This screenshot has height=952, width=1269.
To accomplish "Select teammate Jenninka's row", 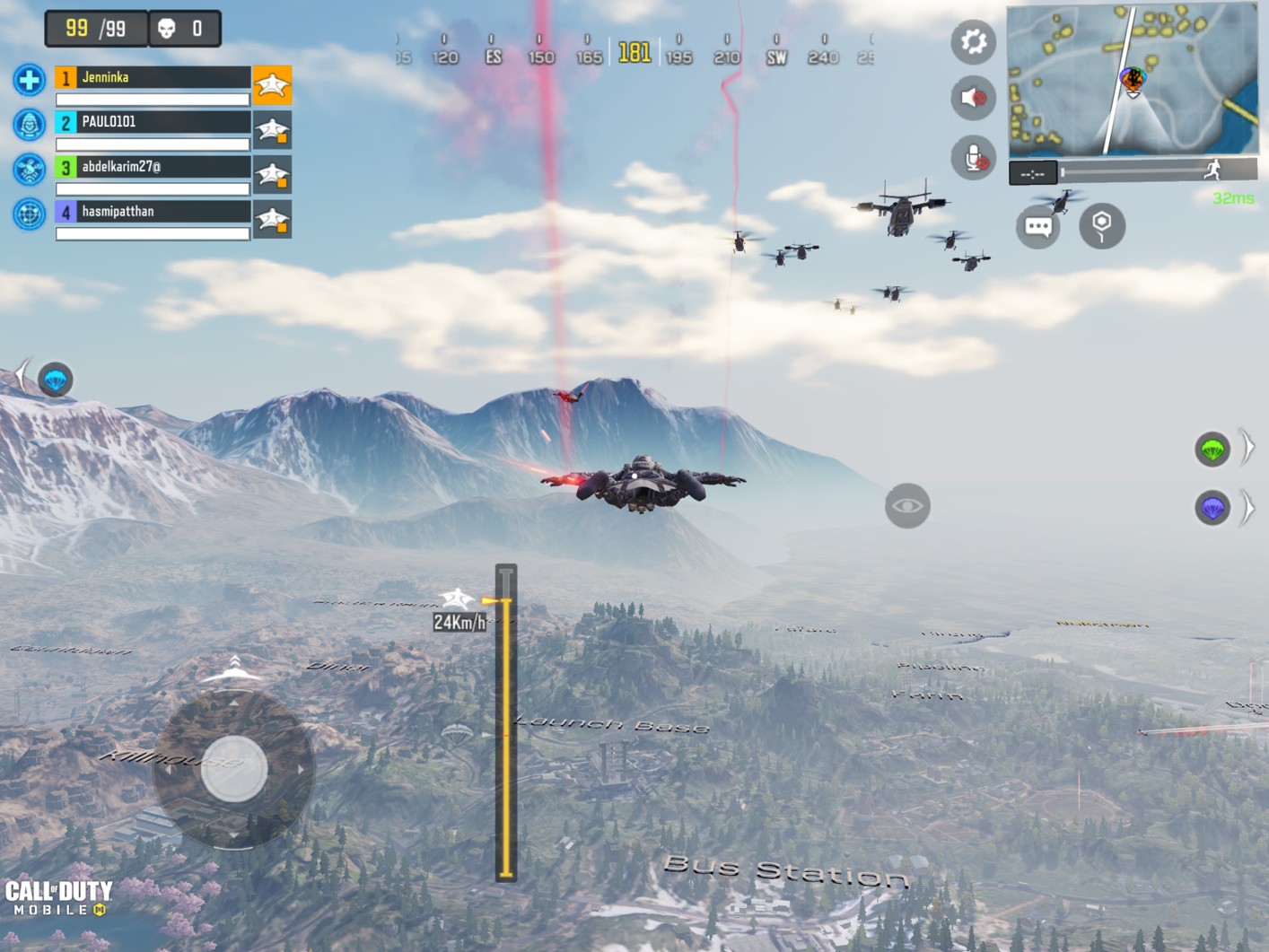I will coord(153,78).
